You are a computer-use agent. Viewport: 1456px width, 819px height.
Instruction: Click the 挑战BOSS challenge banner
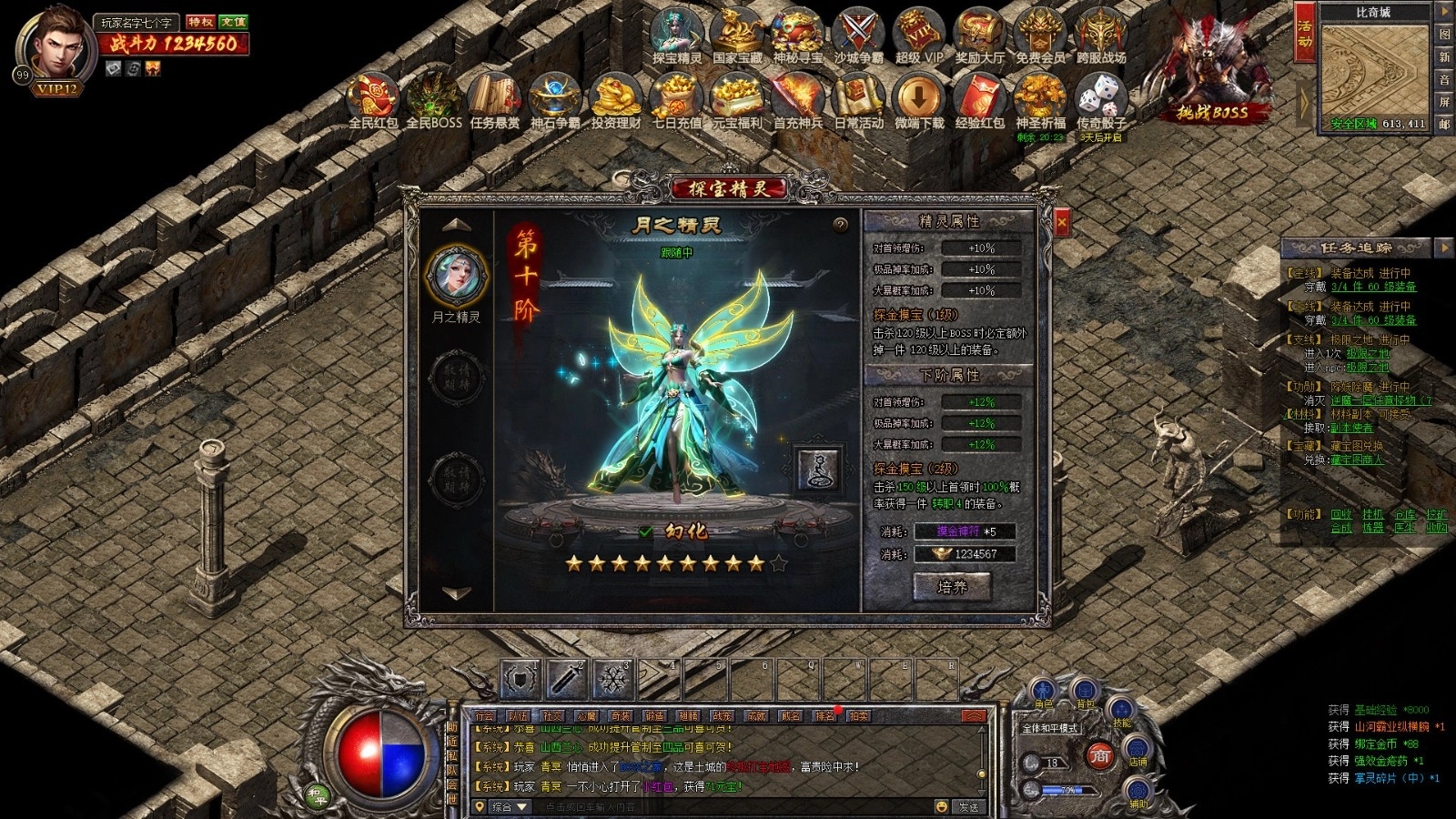tap(1212, 112)
